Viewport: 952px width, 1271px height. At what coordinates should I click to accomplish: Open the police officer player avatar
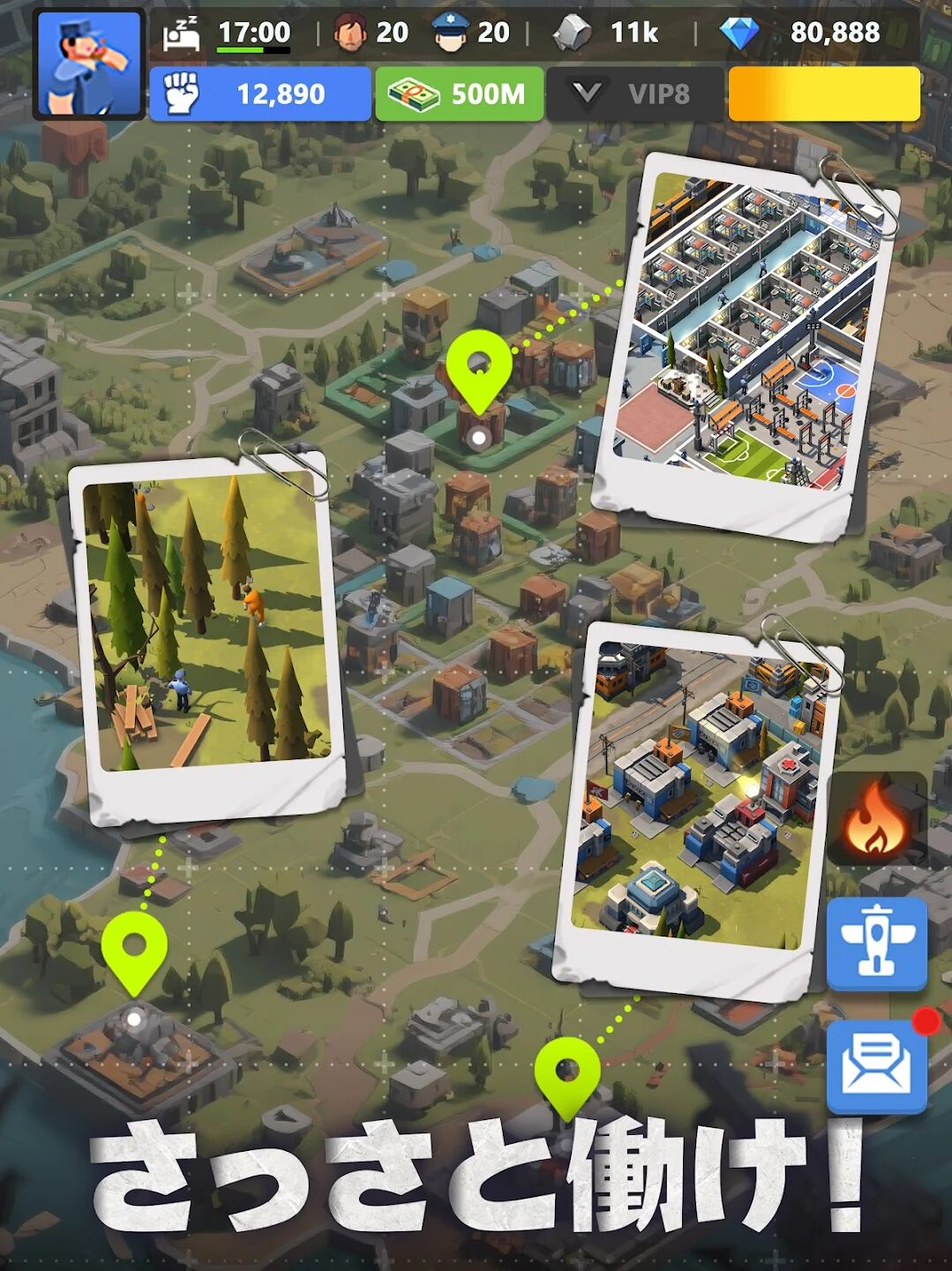88,64
